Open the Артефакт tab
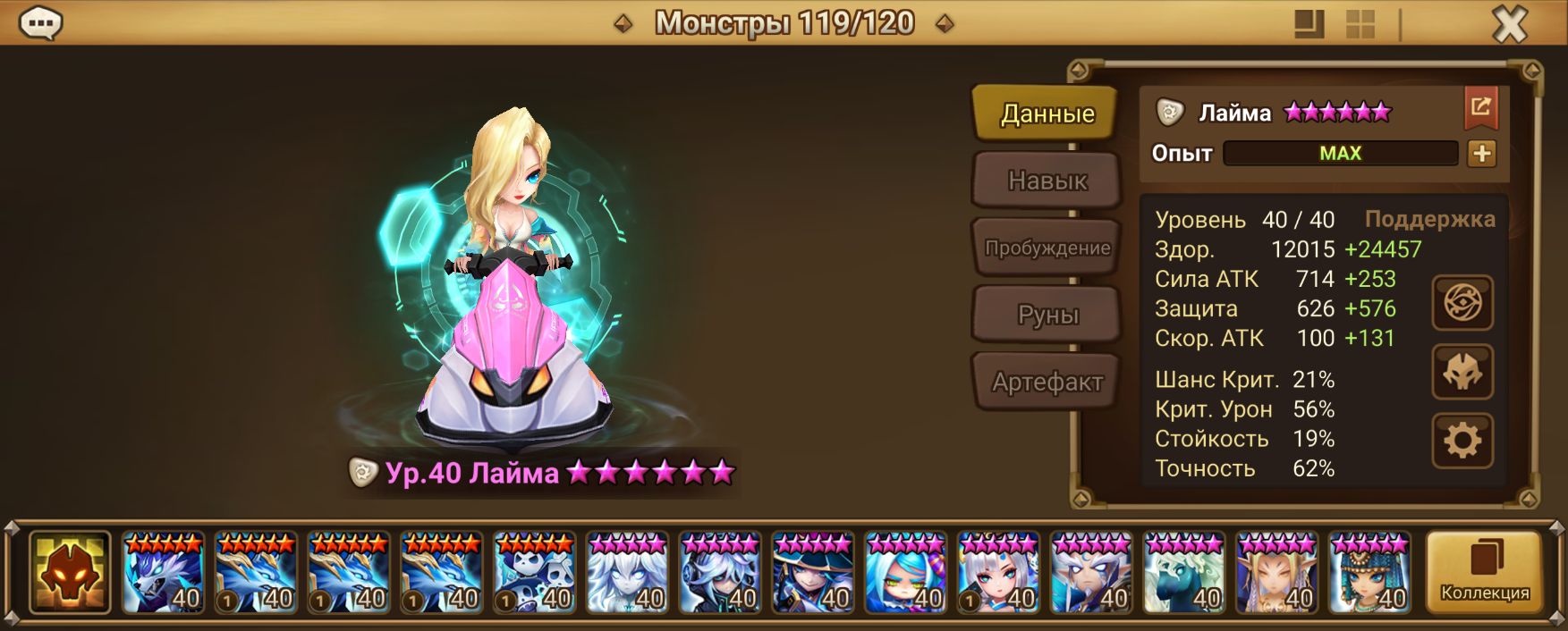1568x631 pixels. pyautogui.click(x=1047, y=382)
